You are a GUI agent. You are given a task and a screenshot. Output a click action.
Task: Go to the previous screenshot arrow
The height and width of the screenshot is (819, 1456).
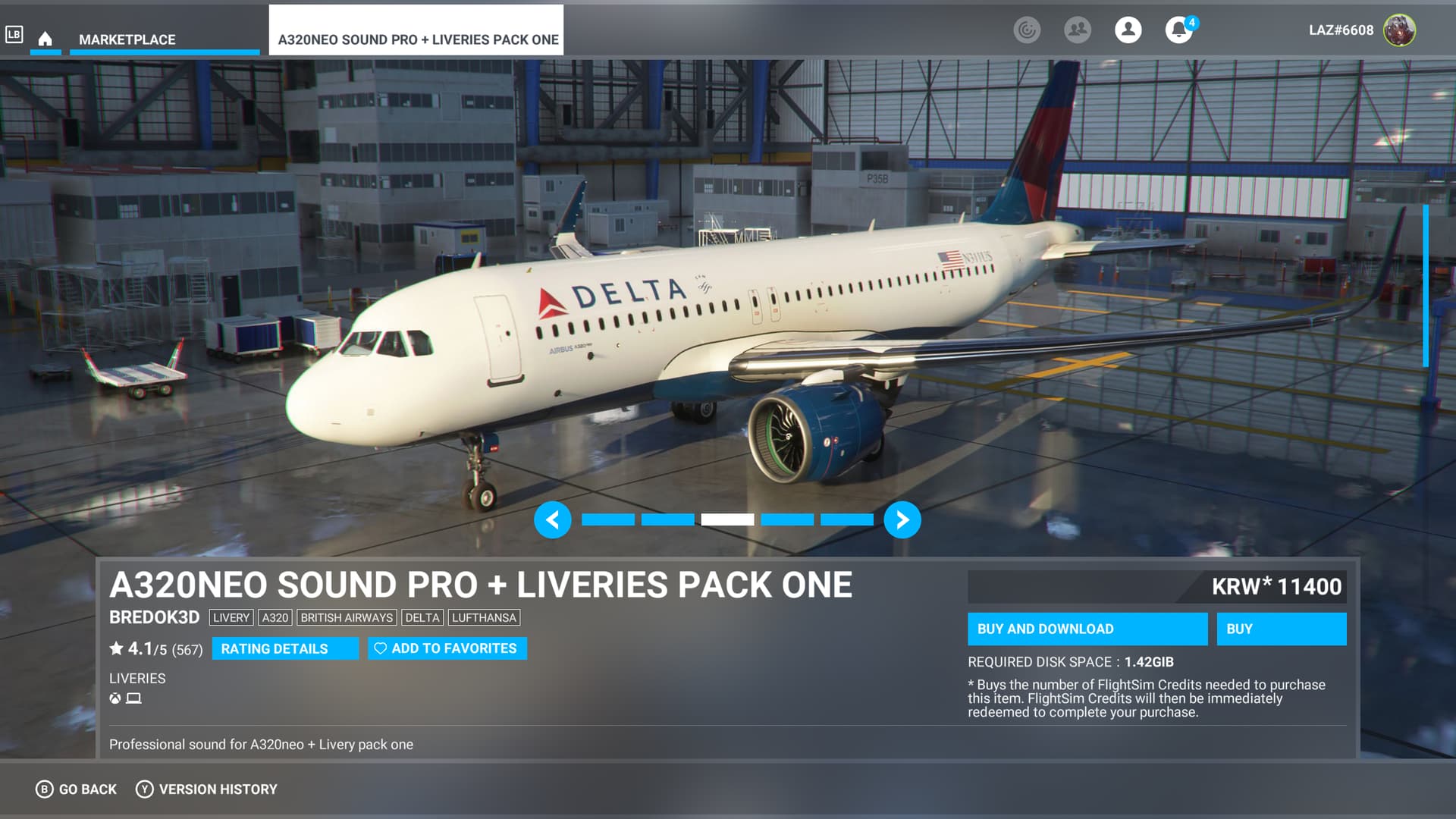coord(553,520)
